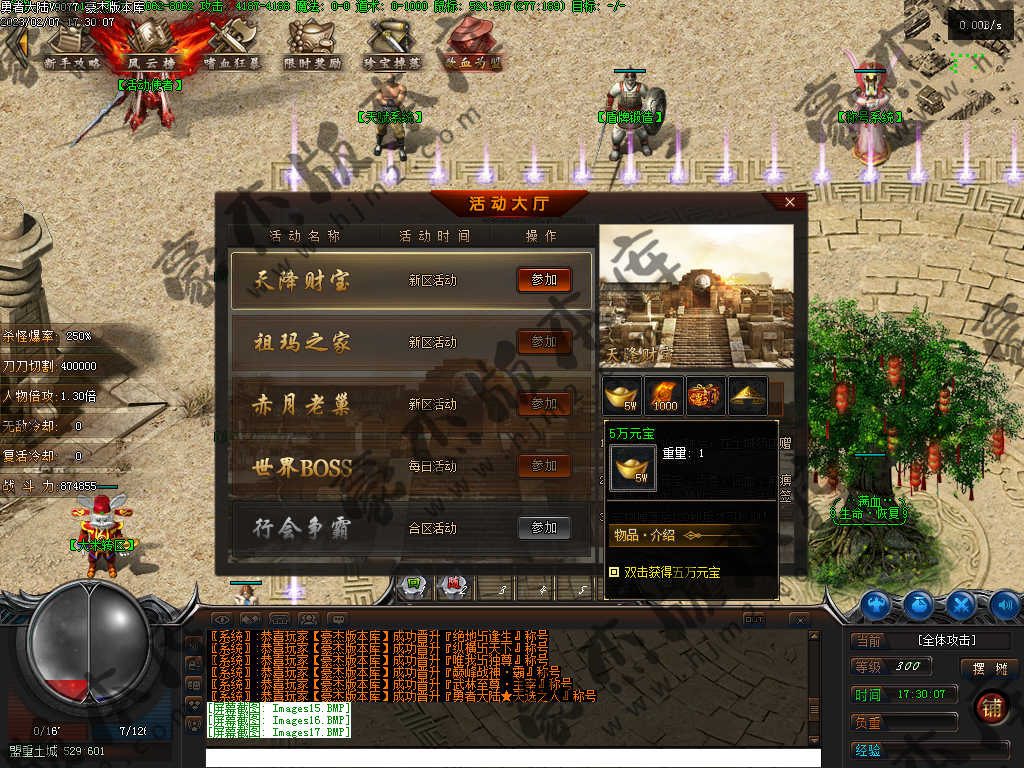Image resolution: width=1024 pixels, height=768 pixels.
Task: Select the golden bamboo hat reward
Action: 748,396
